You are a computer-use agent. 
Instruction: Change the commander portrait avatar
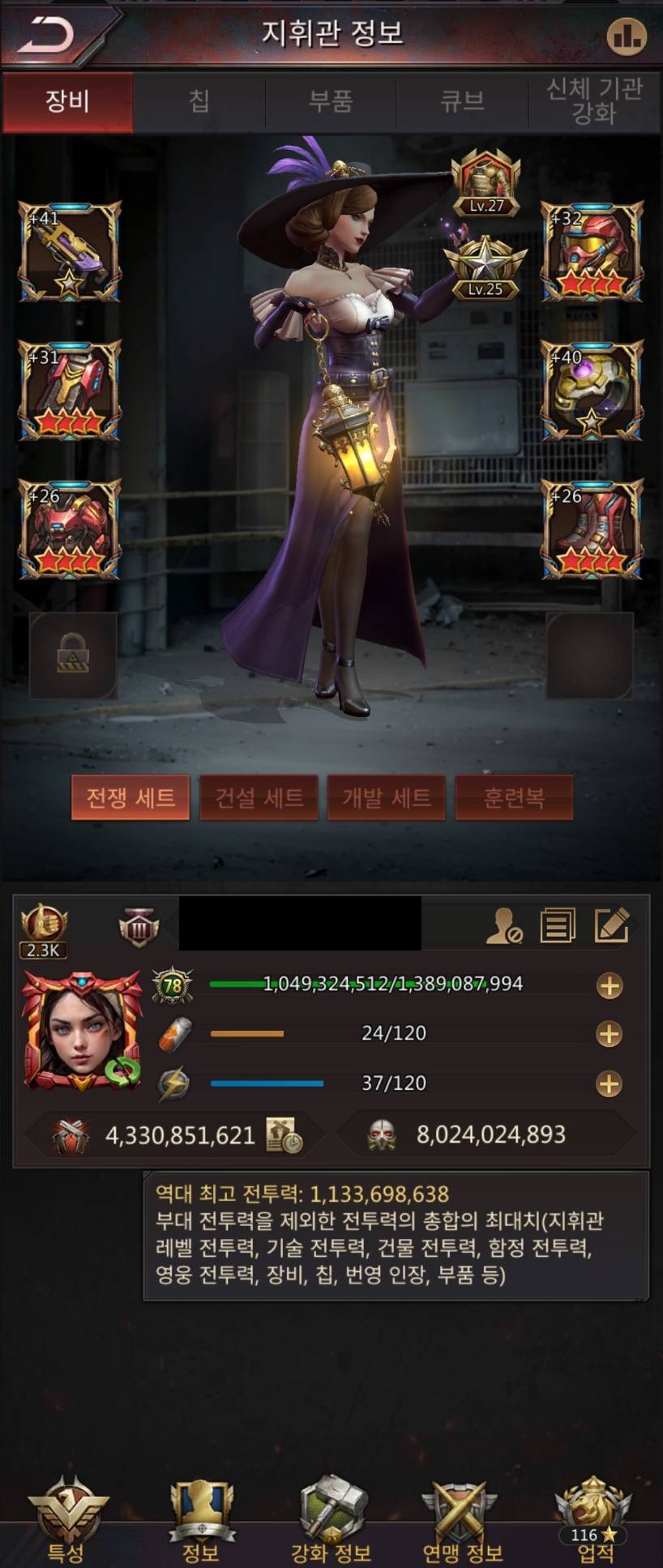click(82, 1029)
